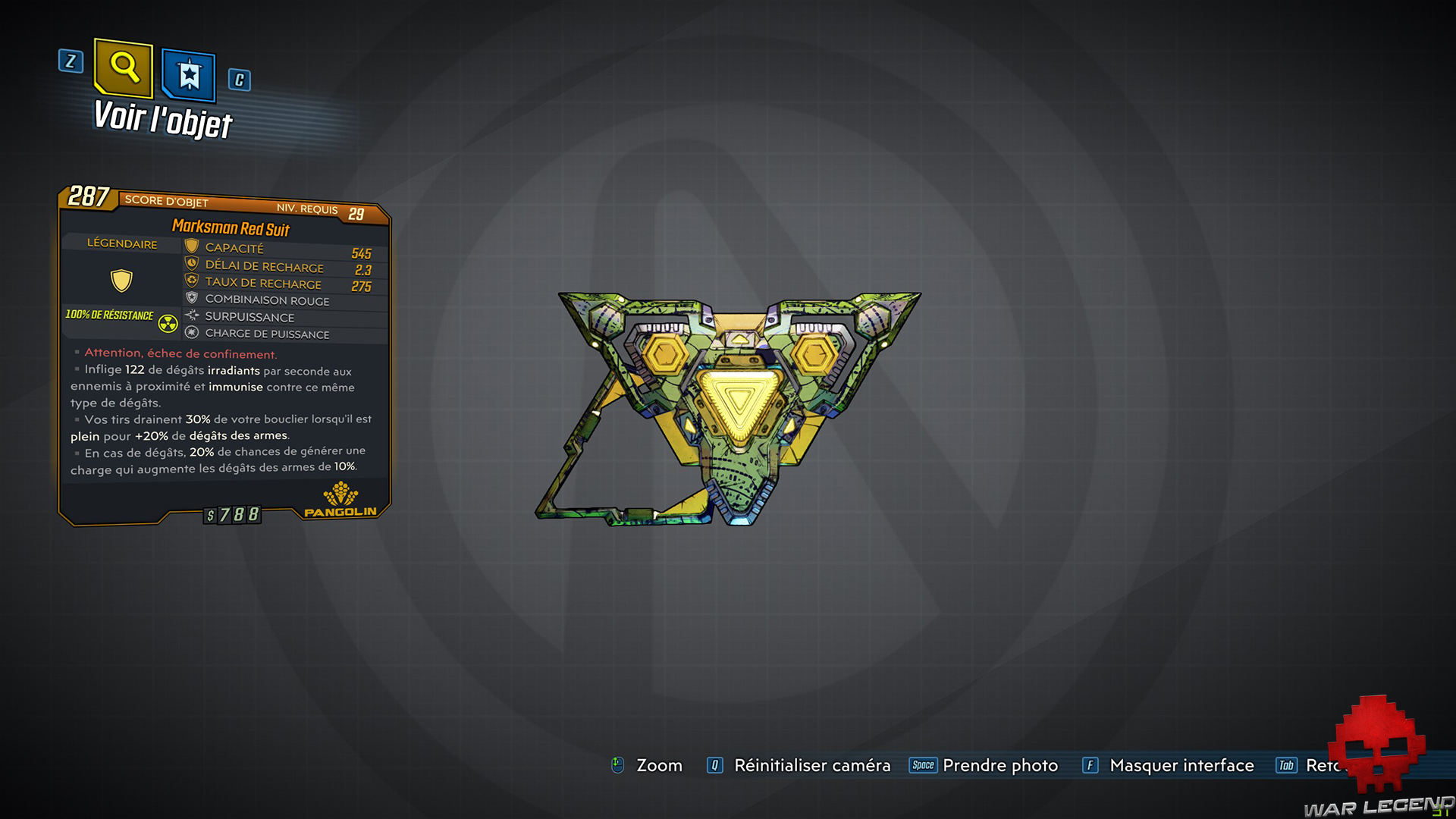Click the $788 price display
This screenshot has width=1456, height=819.
coord(232,514)
